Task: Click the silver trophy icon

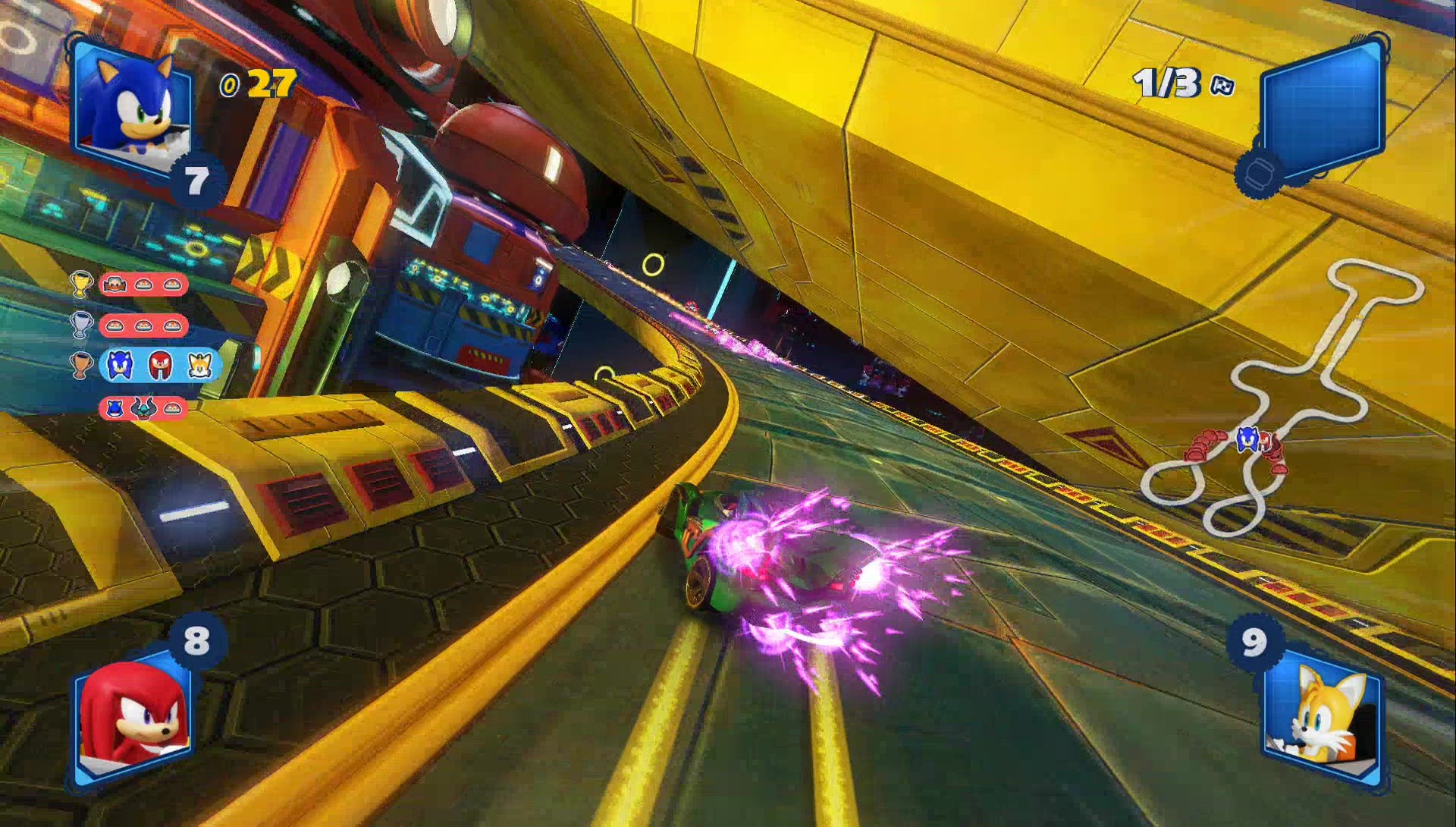Action: tap(83, 325)
